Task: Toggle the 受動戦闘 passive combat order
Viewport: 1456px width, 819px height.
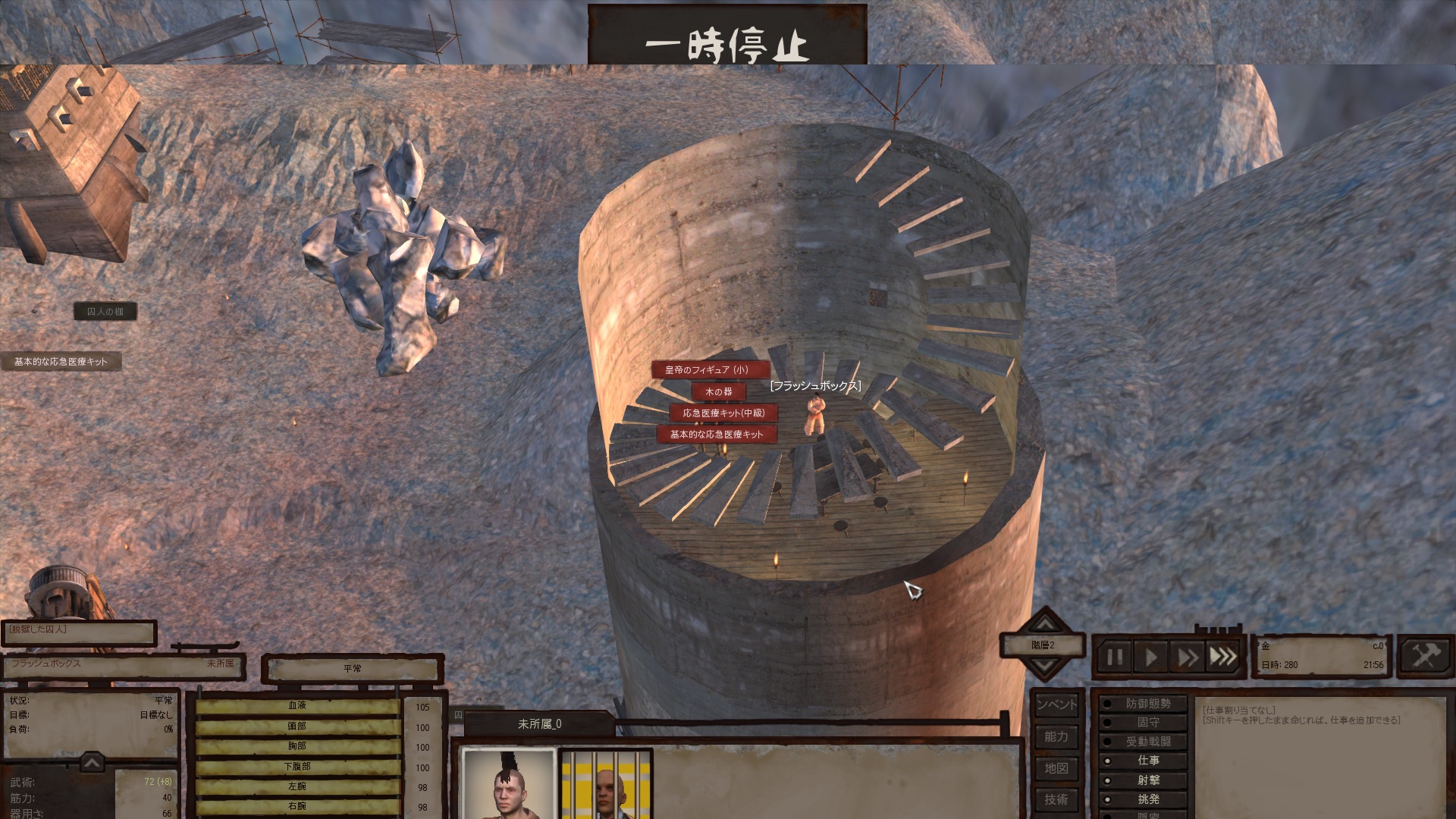Action: coord(1143,742)
